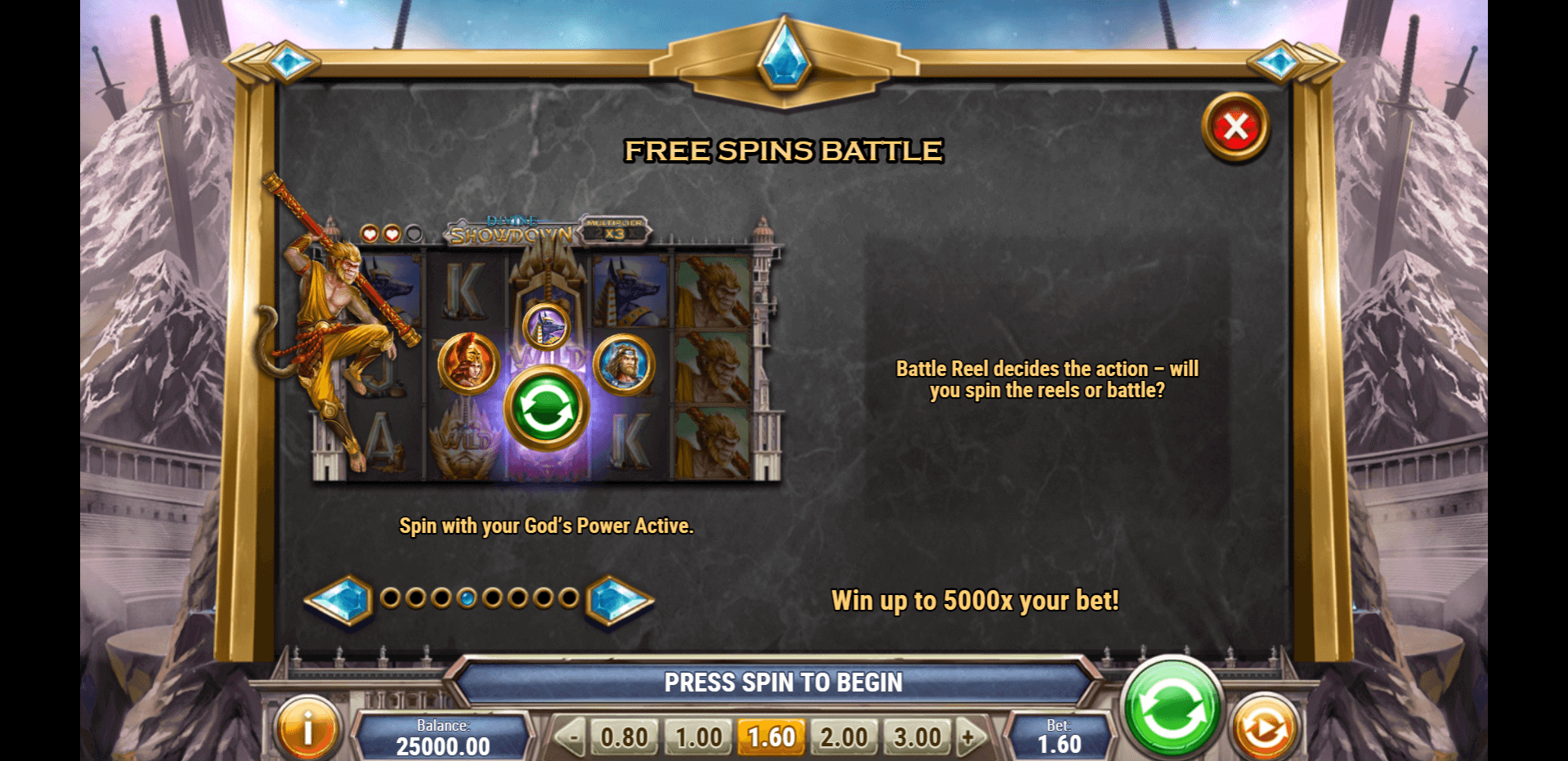Open the game info page
This screenshot has width=1568, height=761.
(x=307, y=727)
